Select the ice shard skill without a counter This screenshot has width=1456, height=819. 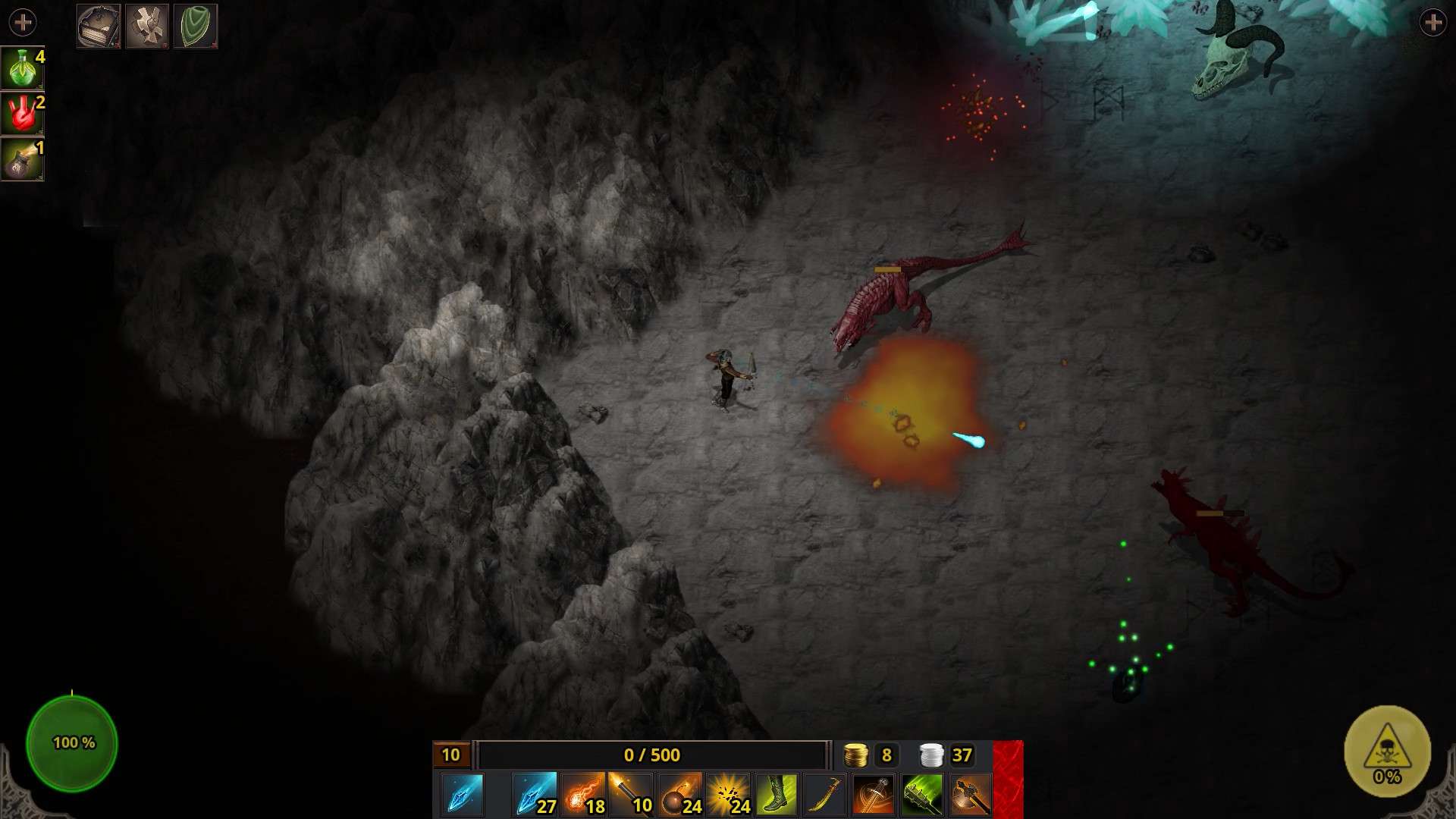tap(462, 795)
